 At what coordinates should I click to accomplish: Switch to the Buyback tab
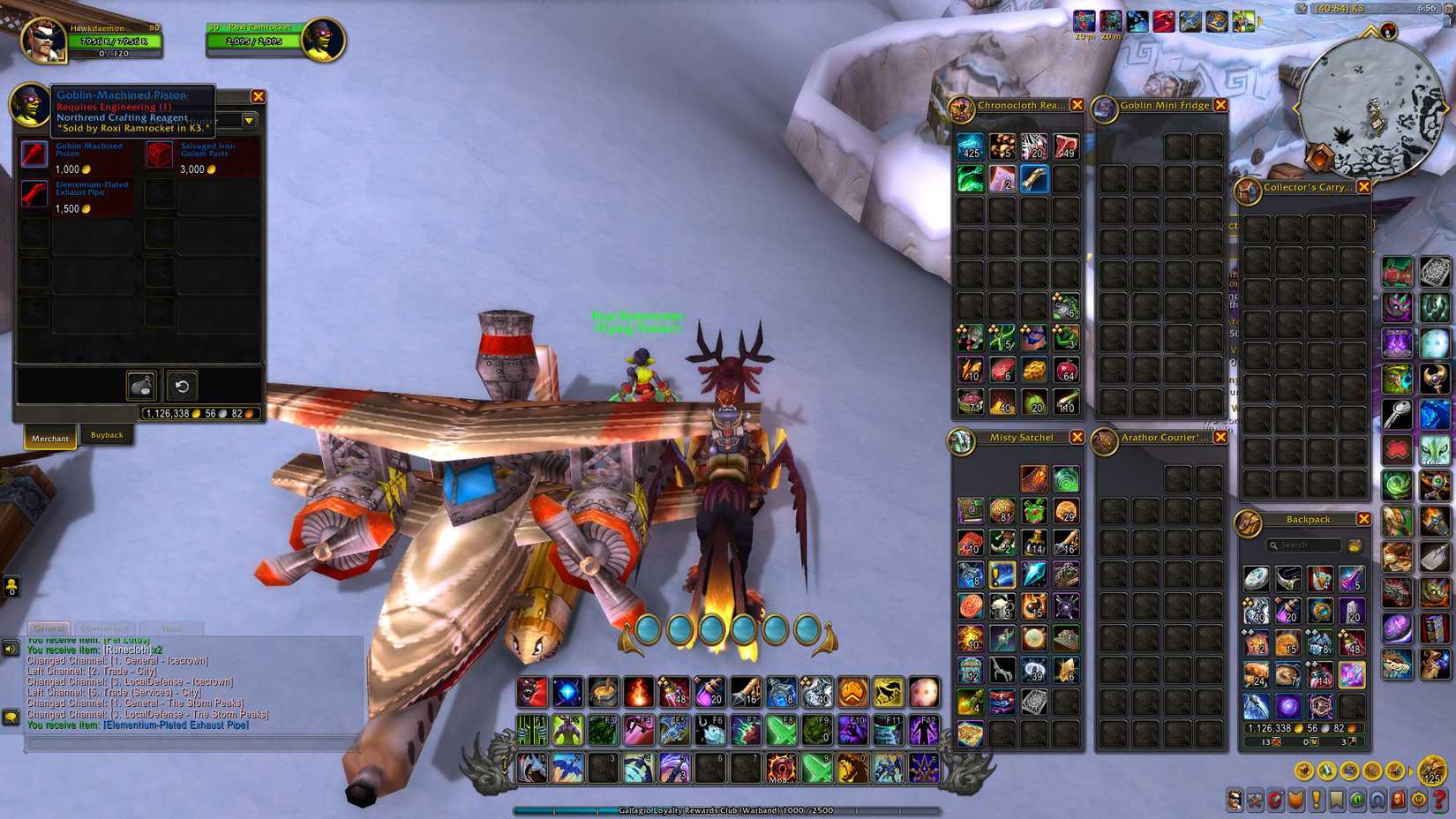pos(108,435)
